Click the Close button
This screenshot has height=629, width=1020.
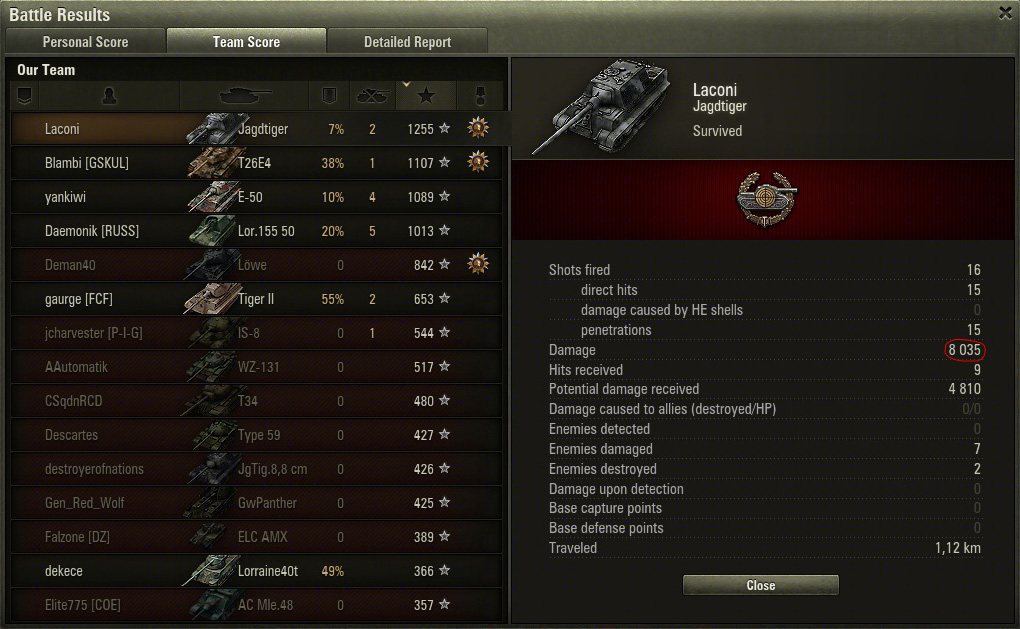pyautogui.click(x=760, y=585)
